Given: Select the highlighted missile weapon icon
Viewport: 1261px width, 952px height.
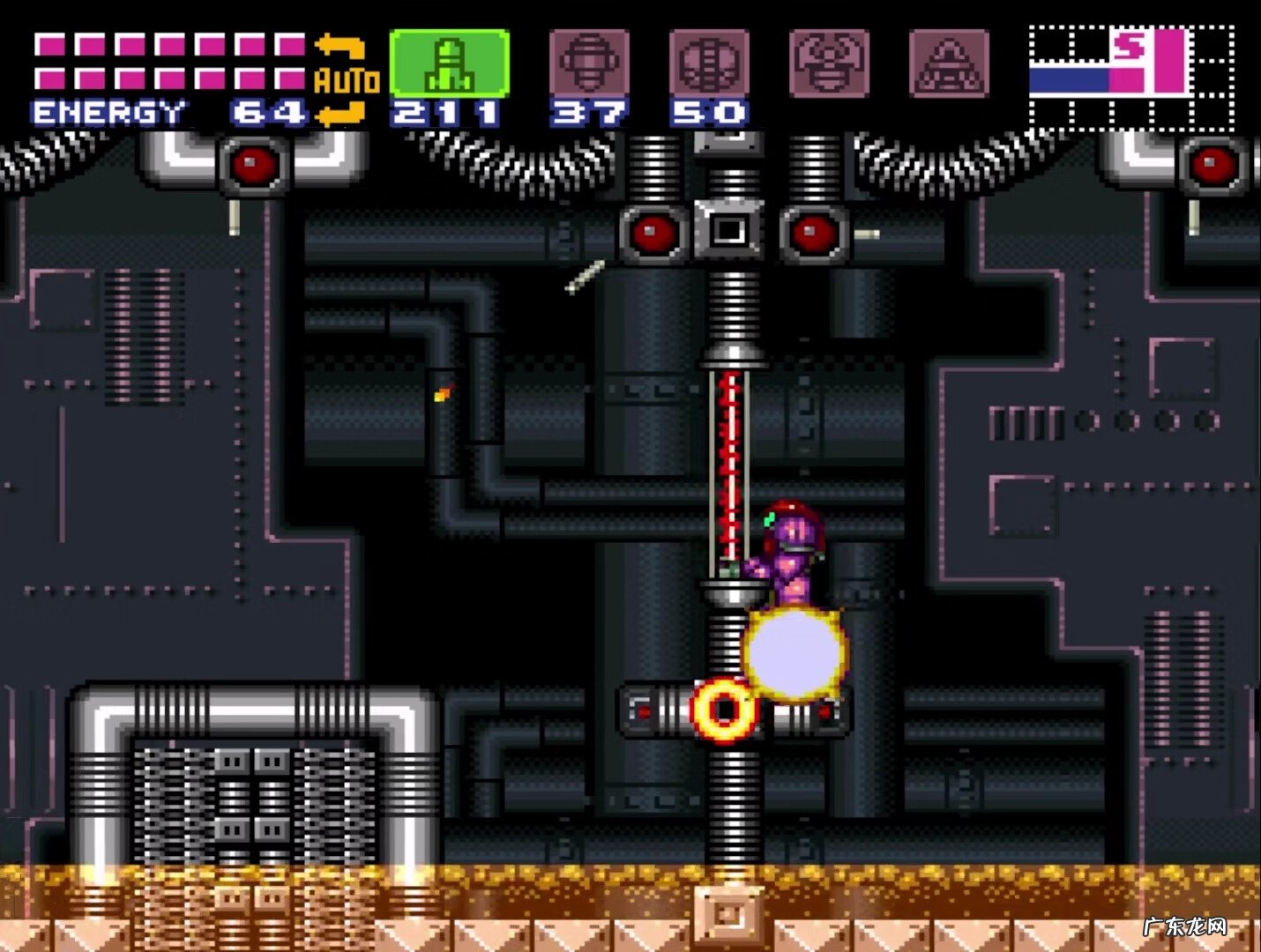Looking at the screenshot, I should point(449,63).
